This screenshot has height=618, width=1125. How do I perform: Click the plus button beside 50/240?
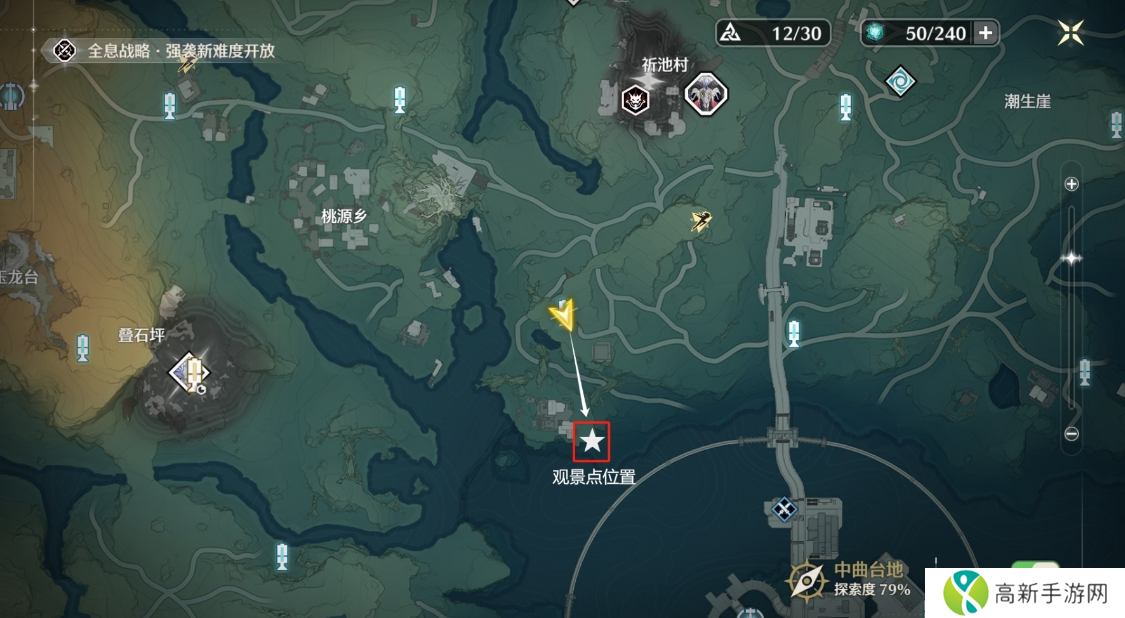click(x=986, y=33)
